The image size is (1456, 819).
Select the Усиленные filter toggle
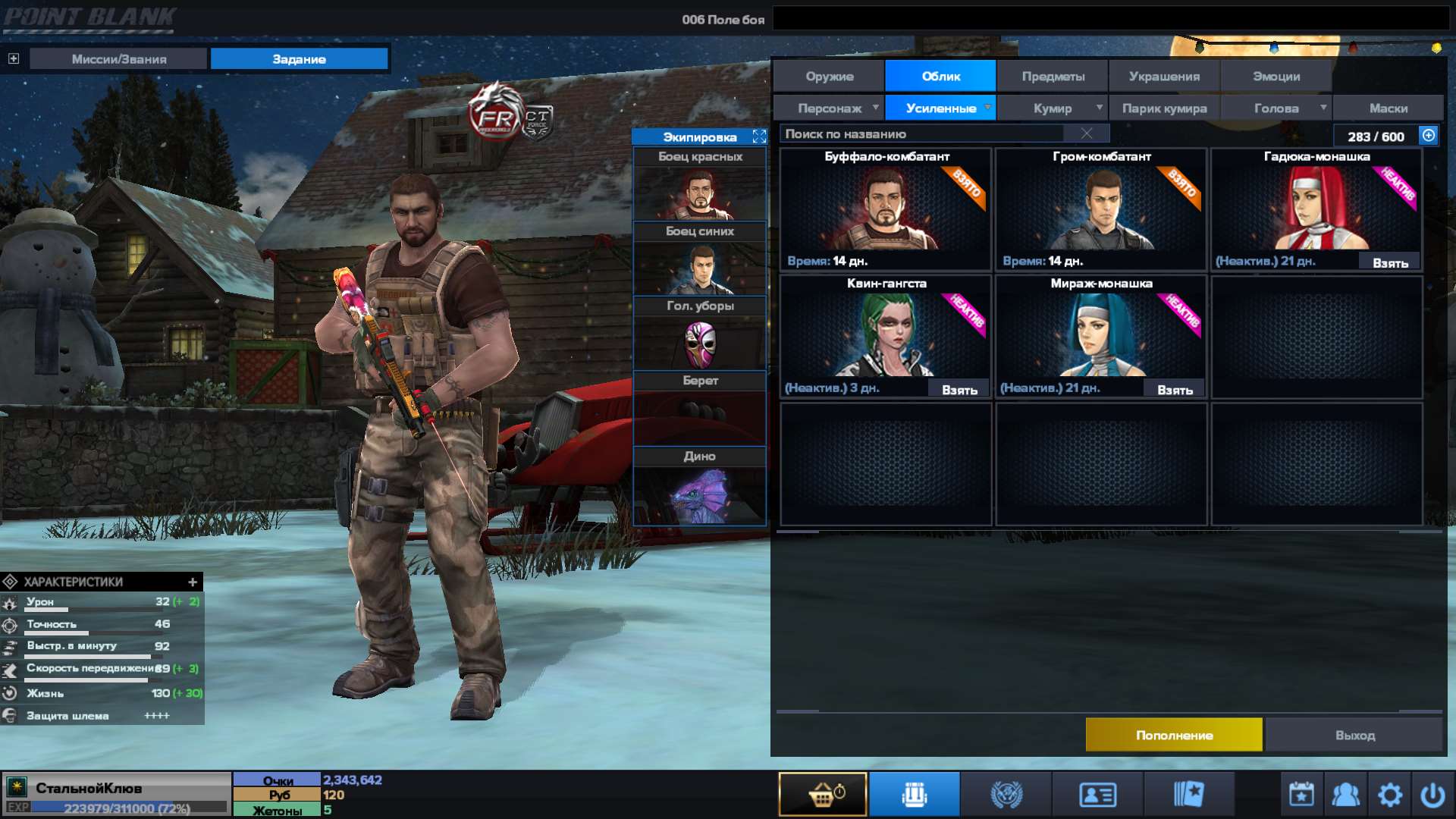tap(940, 108)
